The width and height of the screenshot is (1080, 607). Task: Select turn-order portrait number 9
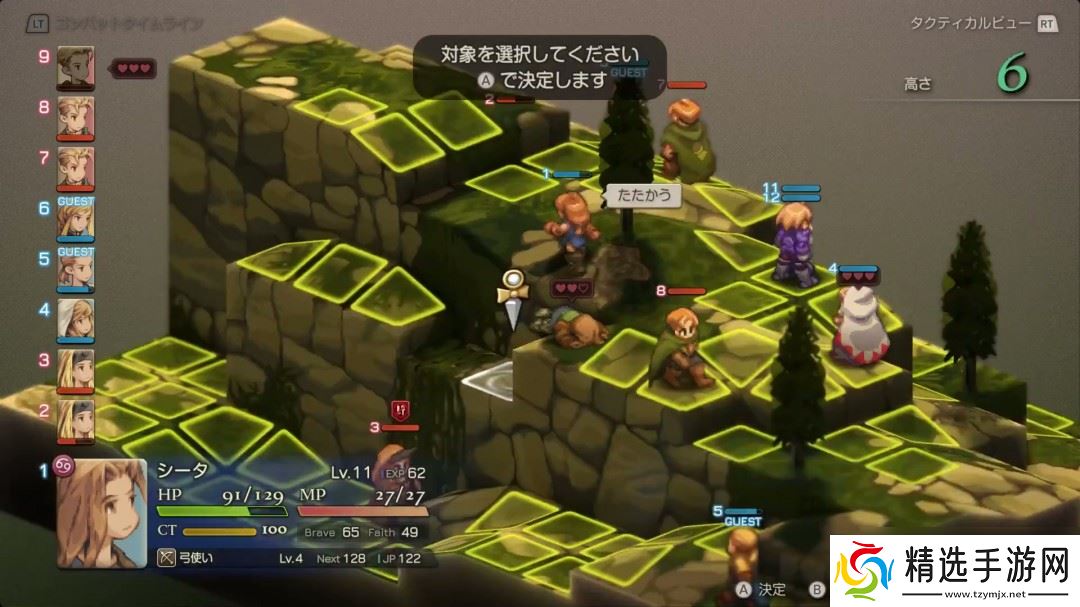click(x=76, y=67)
